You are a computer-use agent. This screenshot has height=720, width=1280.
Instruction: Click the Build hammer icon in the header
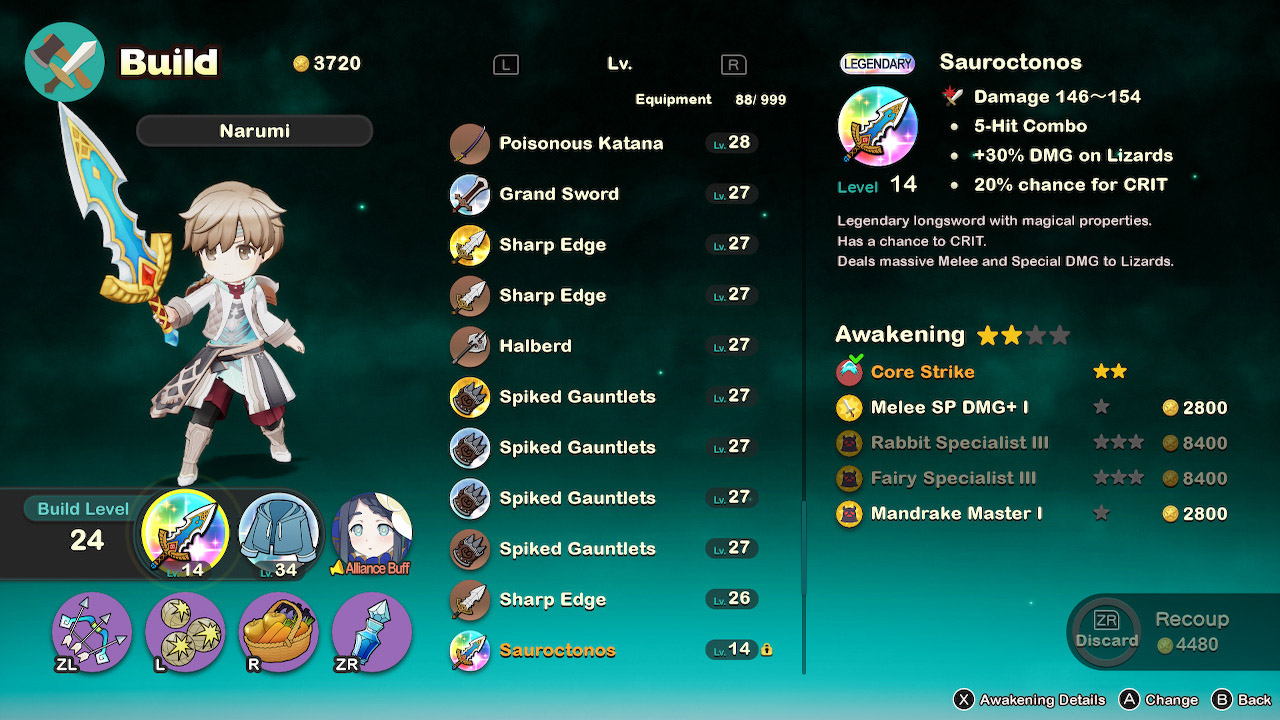click(x=64, y=61)
